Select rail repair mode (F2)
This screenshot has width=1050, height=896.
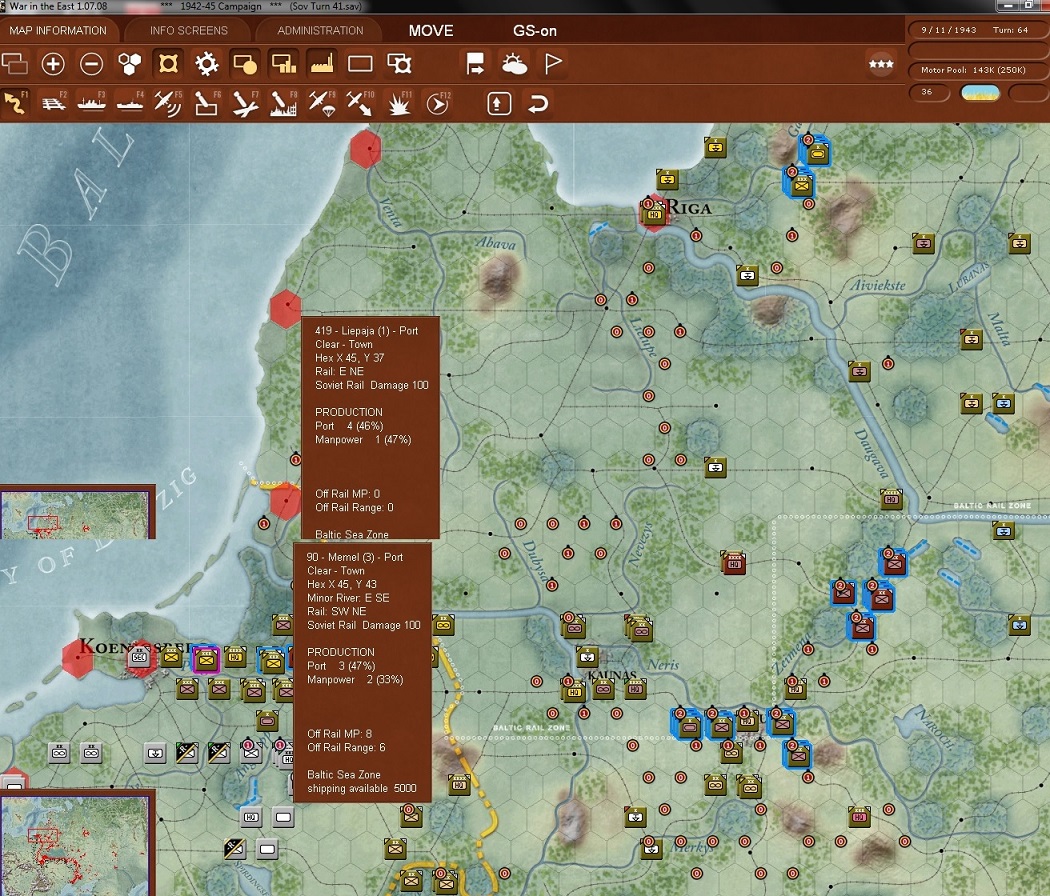click(x=53, y=103)
